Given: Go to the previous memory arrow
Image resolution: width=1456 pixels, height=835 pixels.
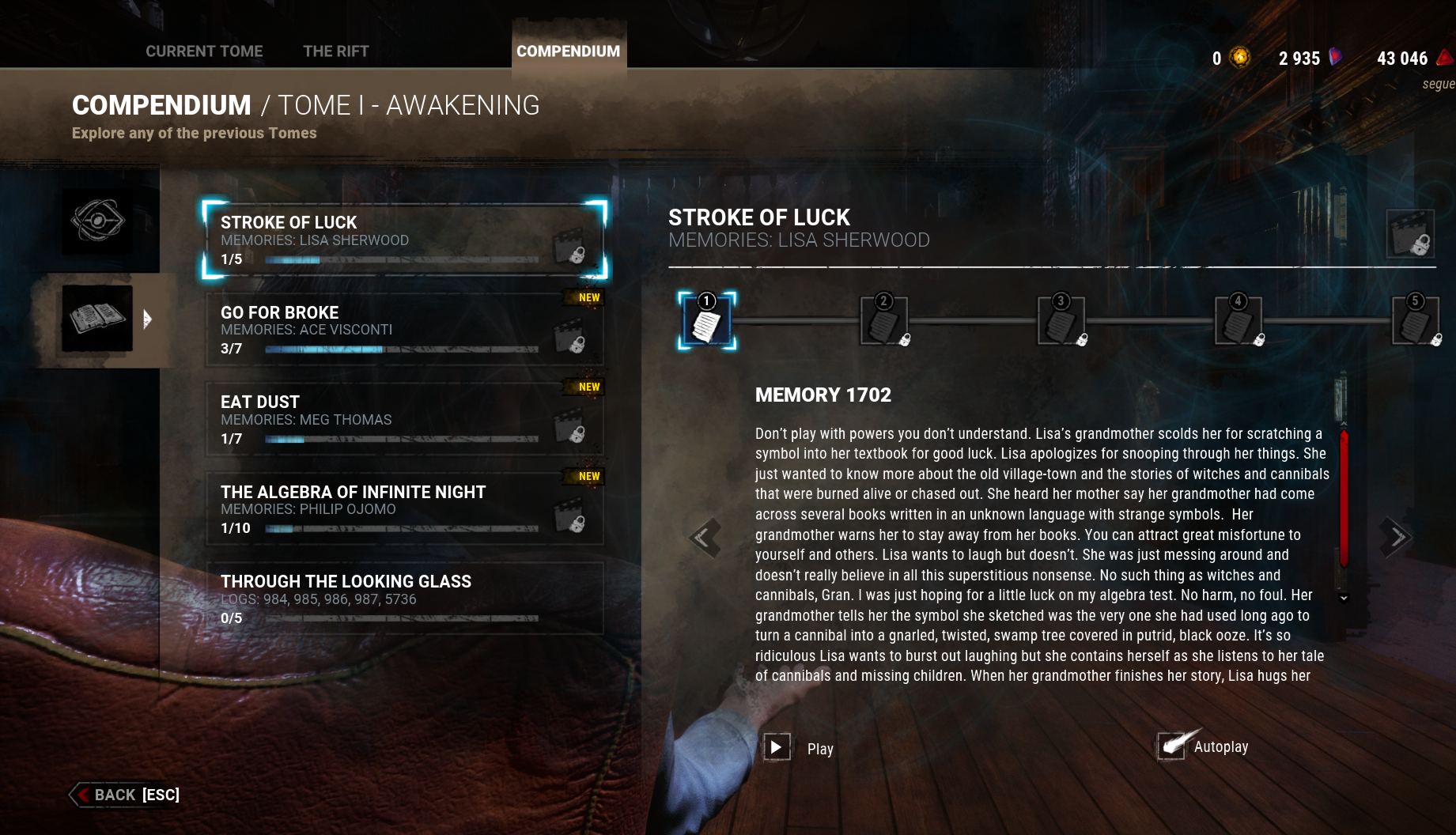Looking at the screenshot, I should (704, 538).
